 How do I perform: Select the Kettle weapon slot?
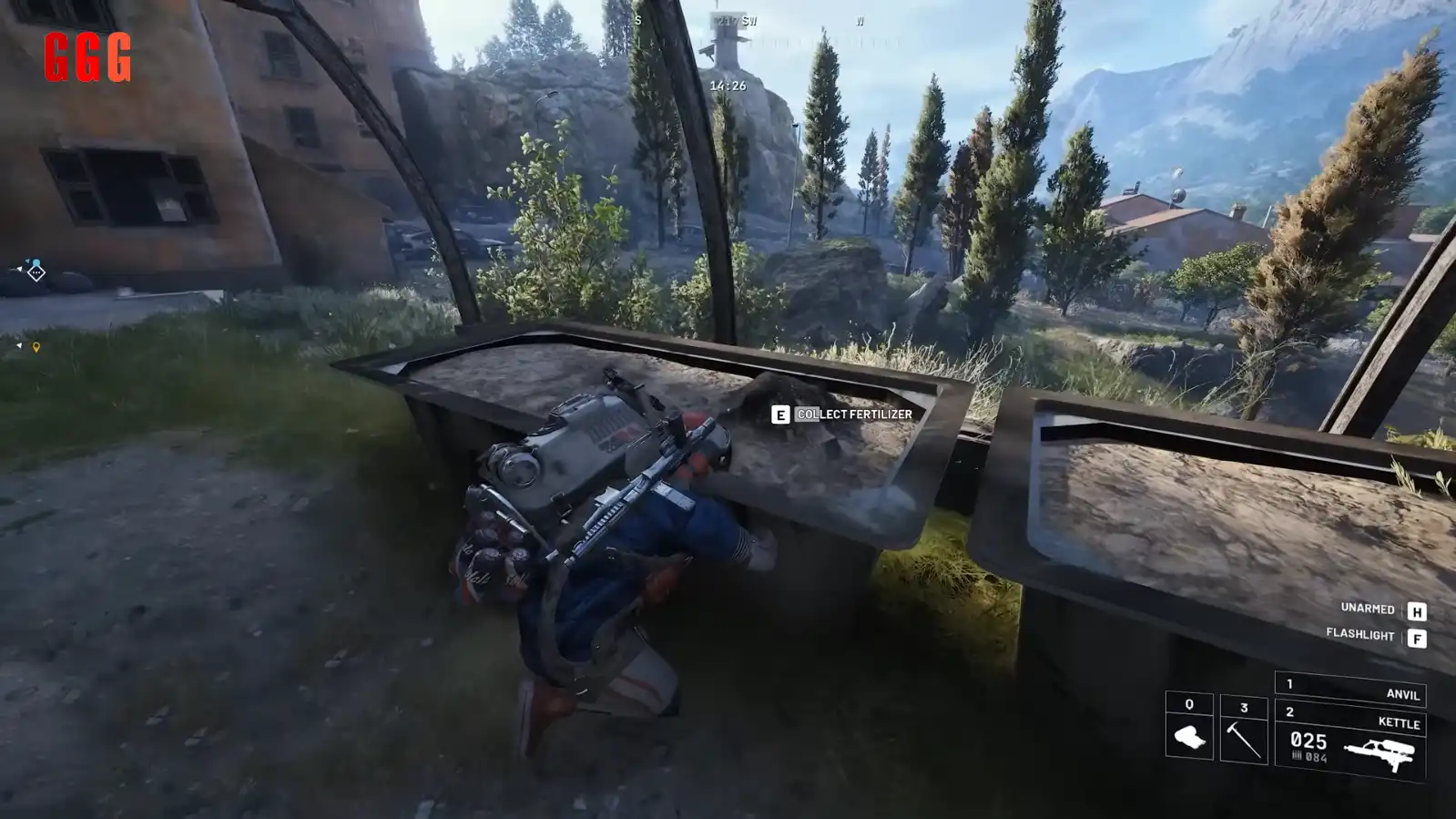pos(1350,743)
